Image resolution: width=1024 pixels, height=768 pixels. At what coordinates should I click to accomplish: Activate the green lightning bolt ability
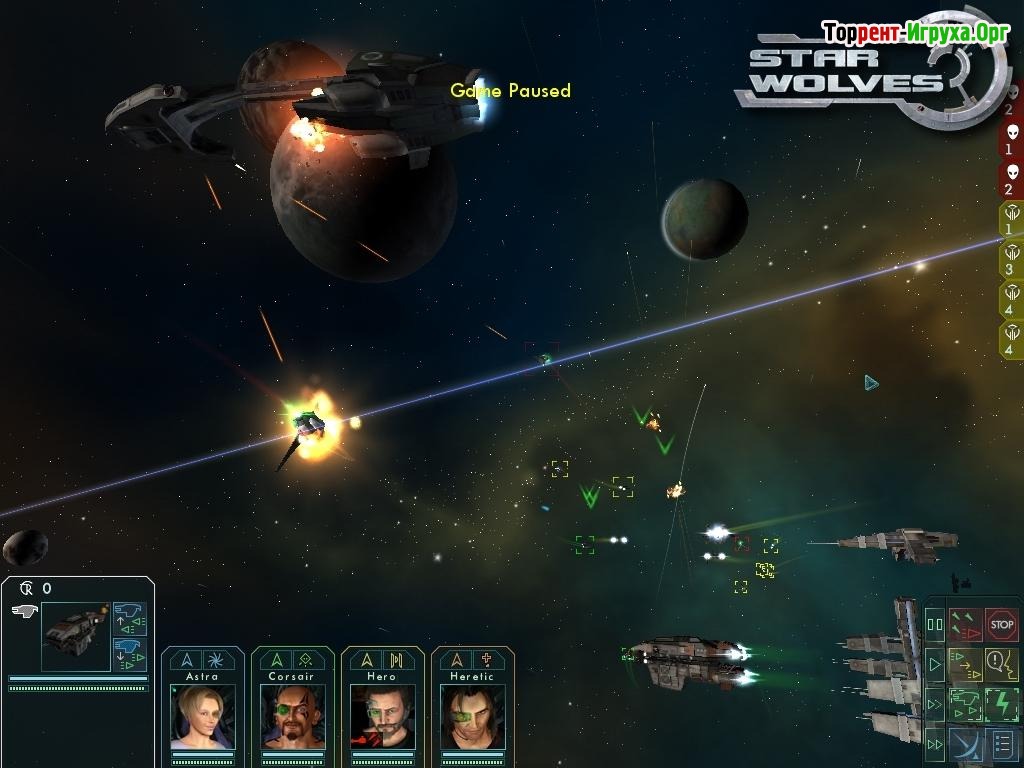1001,704
